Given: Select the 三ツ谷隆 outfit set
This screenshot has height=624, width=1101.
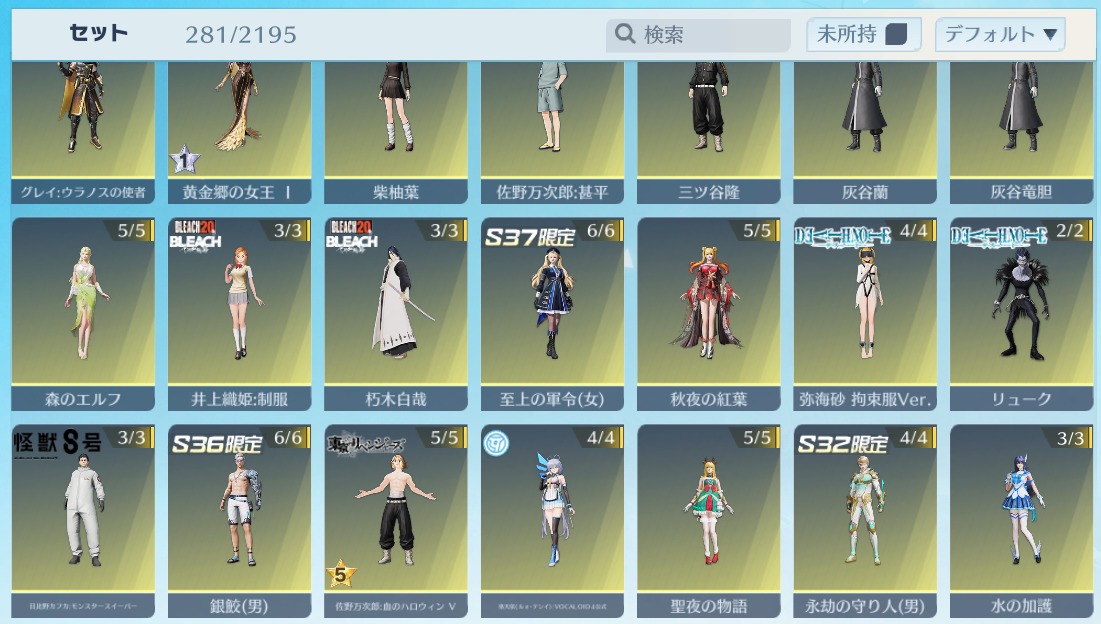Looking at the screenshot, I should (x=709, y=125).
